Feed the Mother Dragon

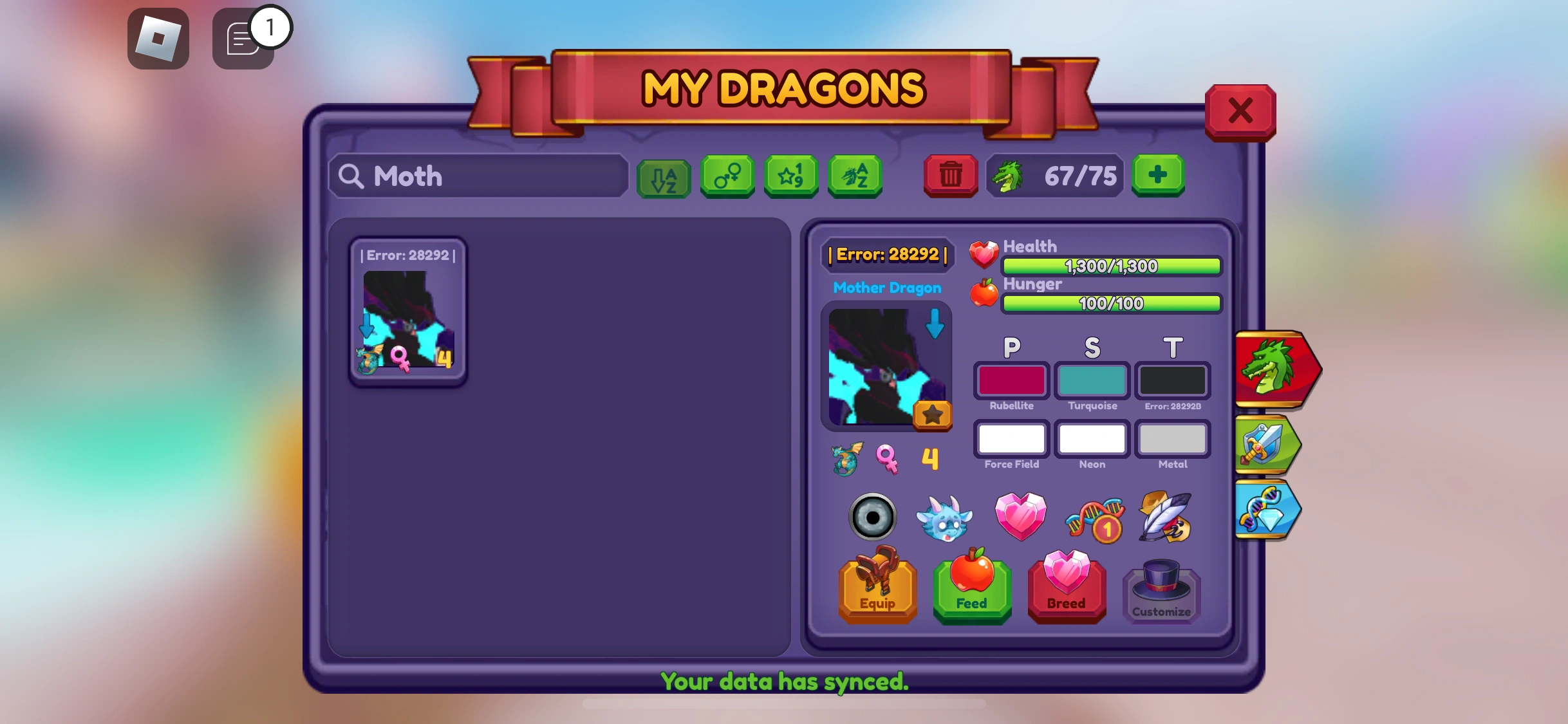[x=972, y=588]
